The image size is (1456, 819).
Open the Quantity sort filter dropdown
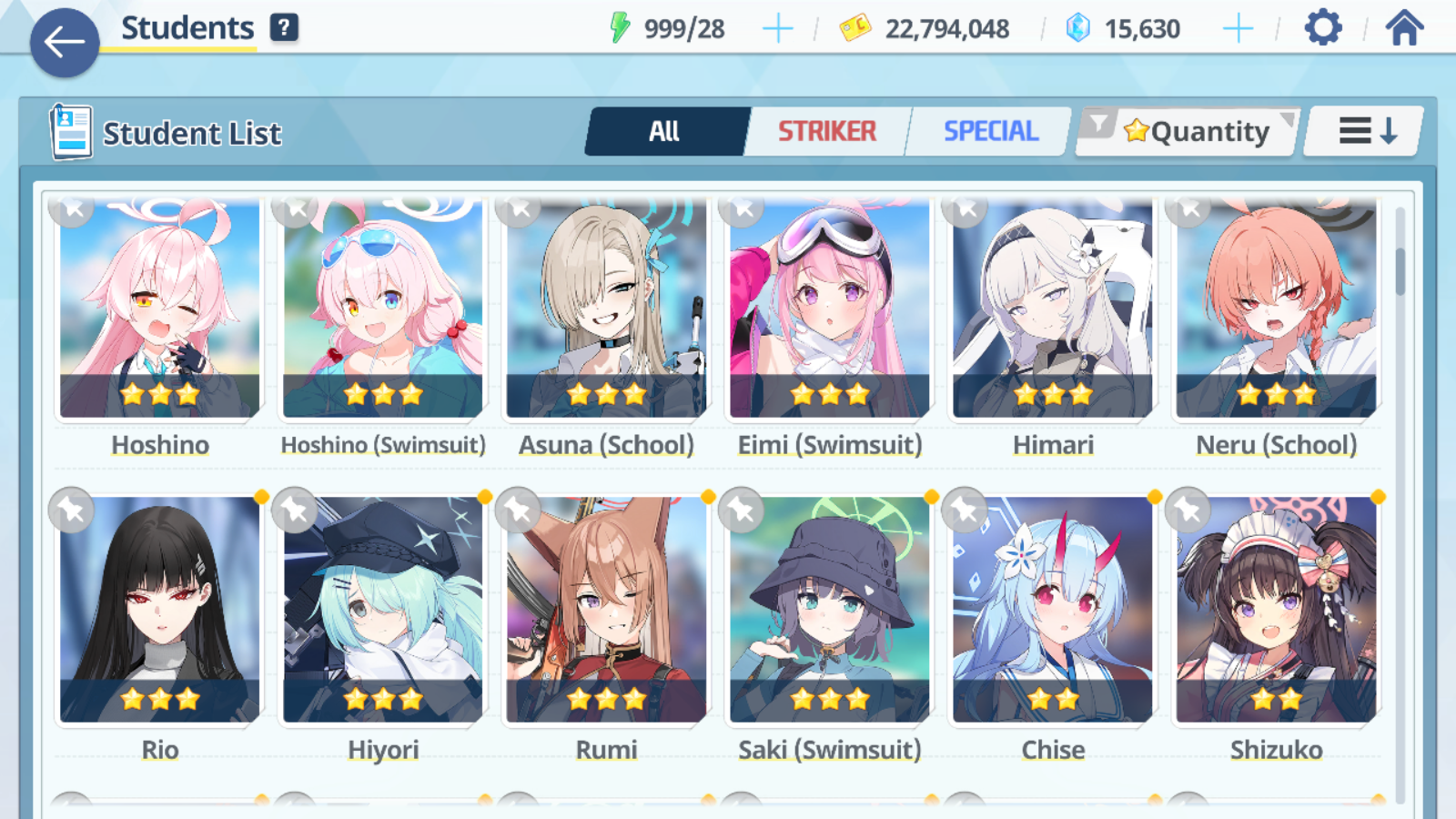pos(1188,132)
